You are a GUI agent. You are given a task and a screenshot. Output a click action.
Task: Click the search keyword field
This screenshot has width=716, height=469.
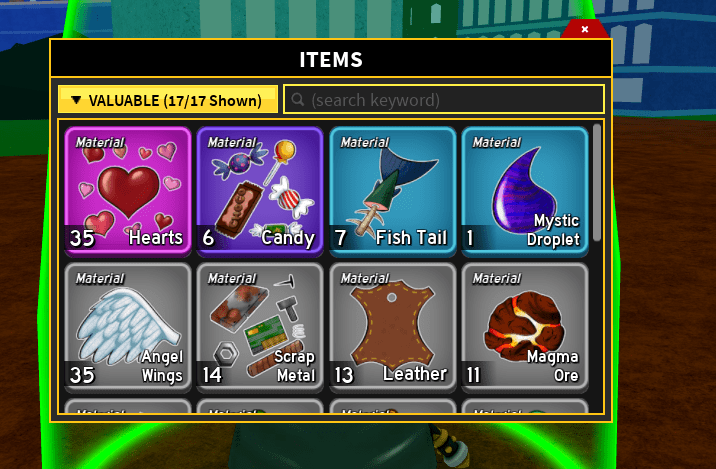coord(444,100)
